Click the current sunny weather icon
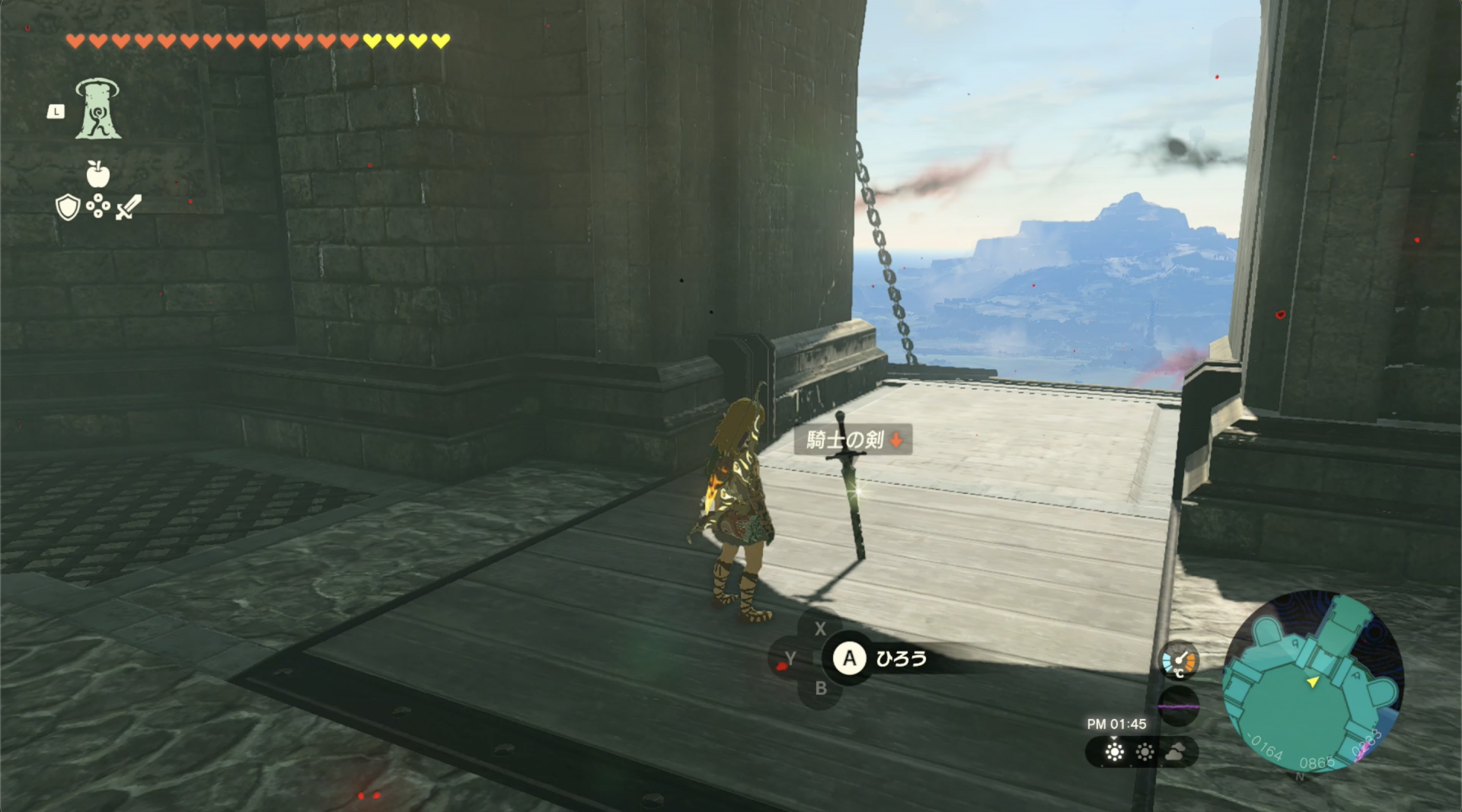This screenshot has height=812, width=1462. pyautogui.click(x=1113, y=751)
